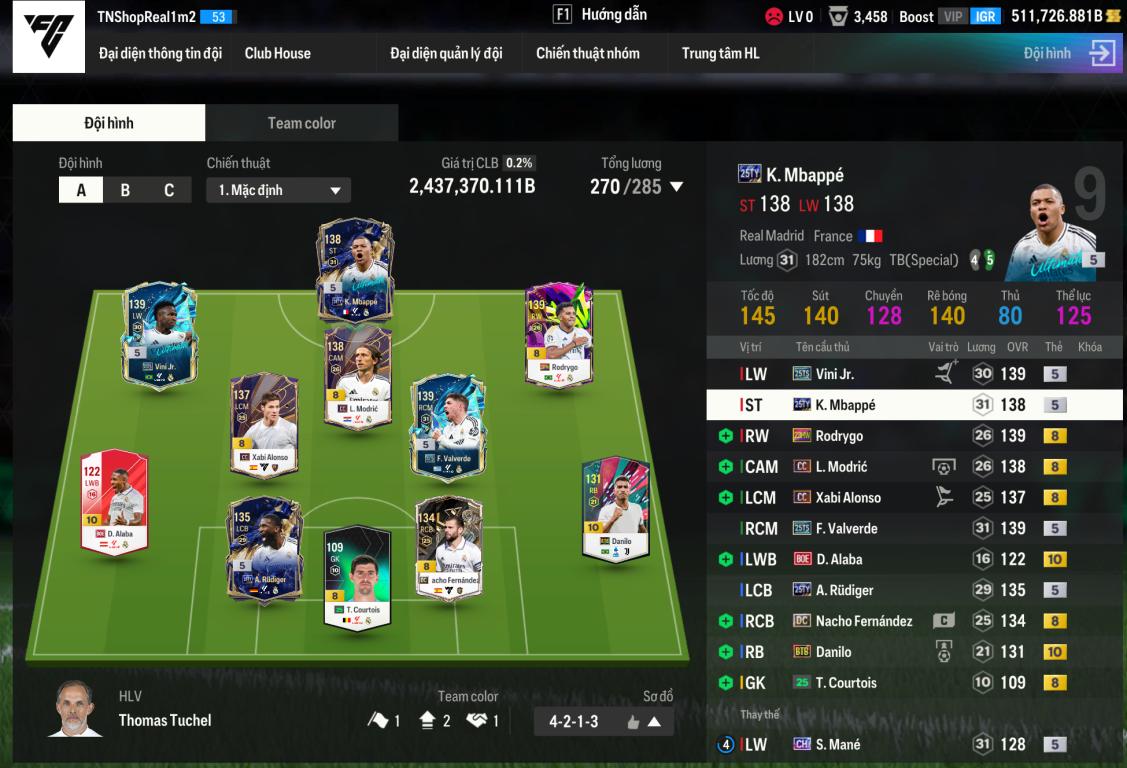
Task: Choose substitute S. Mané row
Action: point(914,744)
